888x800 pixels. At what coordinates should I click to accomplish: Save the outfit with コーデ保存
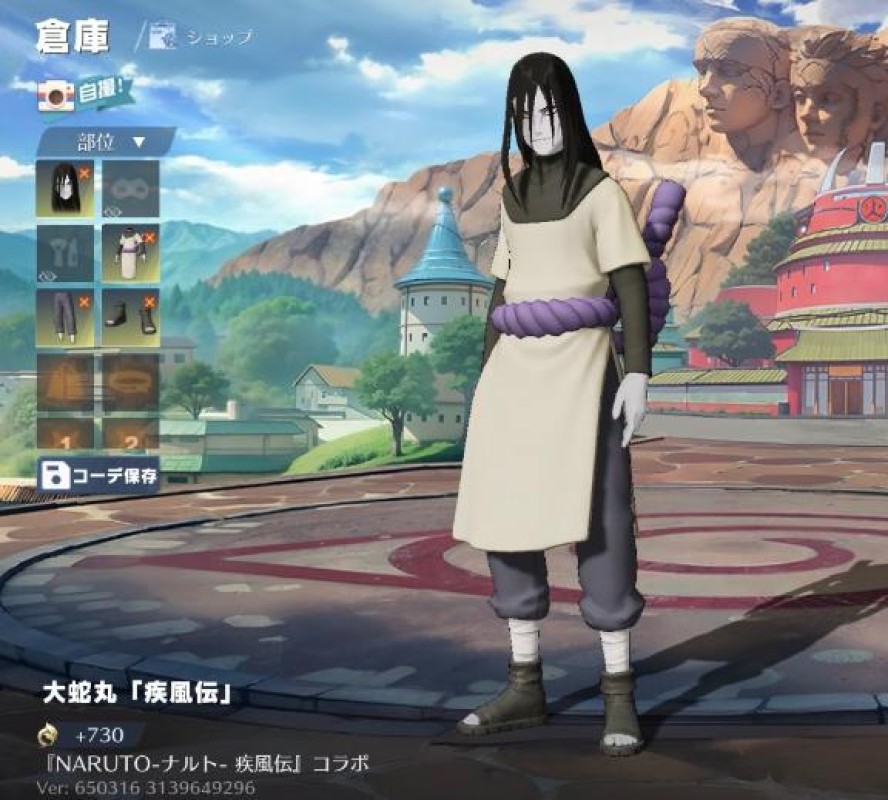coord(98,474)
